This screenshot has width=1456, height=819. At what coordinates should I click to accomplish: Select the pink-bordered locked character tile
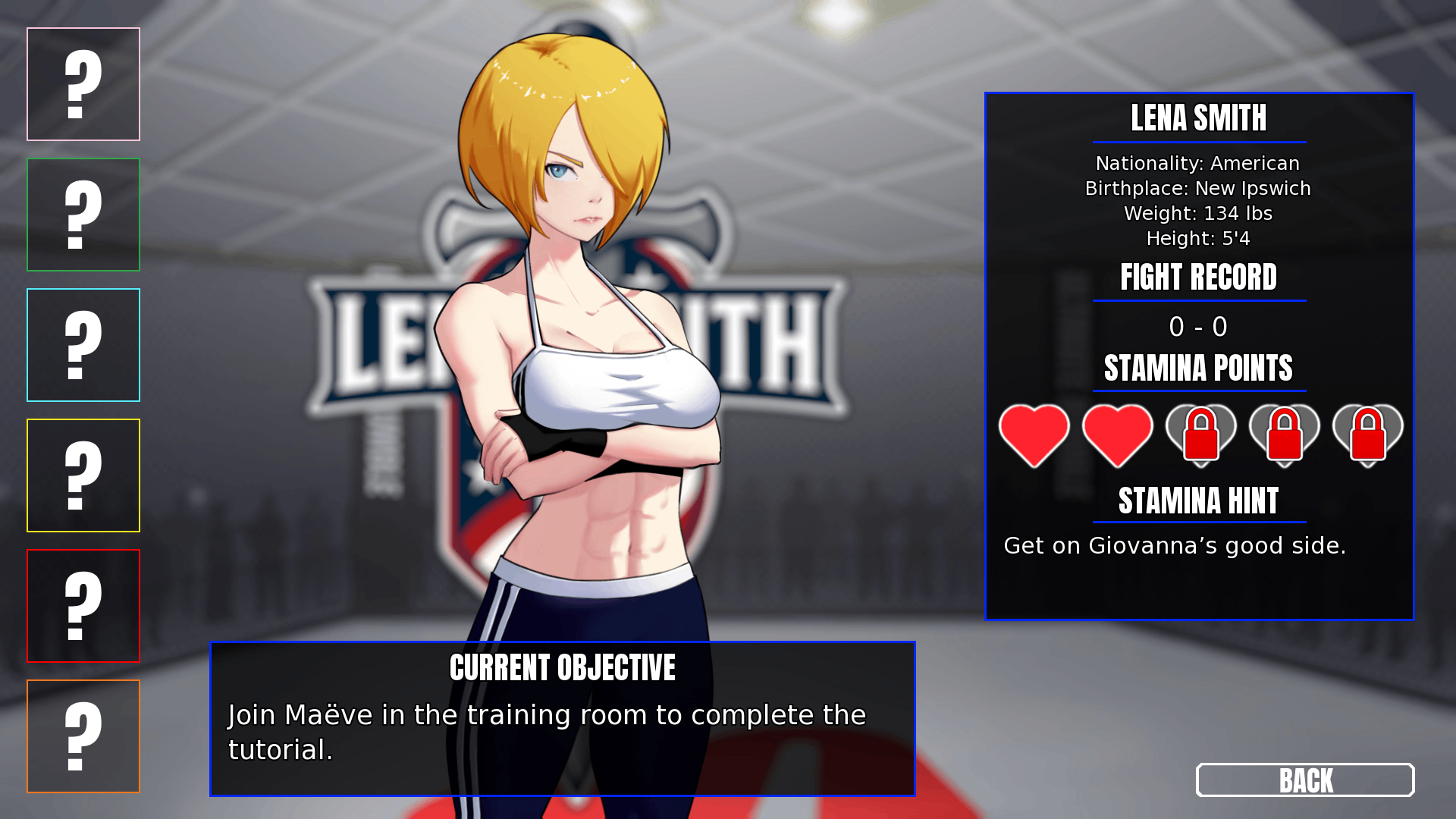83,84
